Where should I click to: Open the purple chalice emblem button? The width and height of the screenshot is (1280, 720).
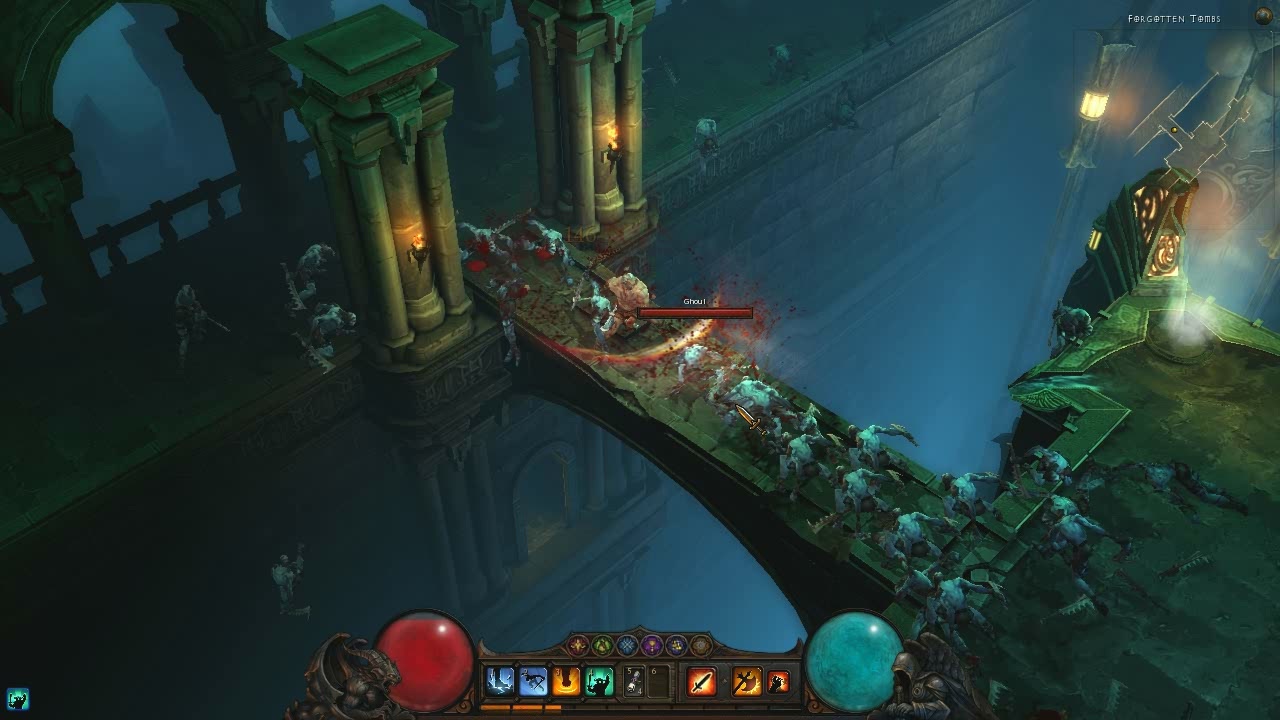coord(652,645)
